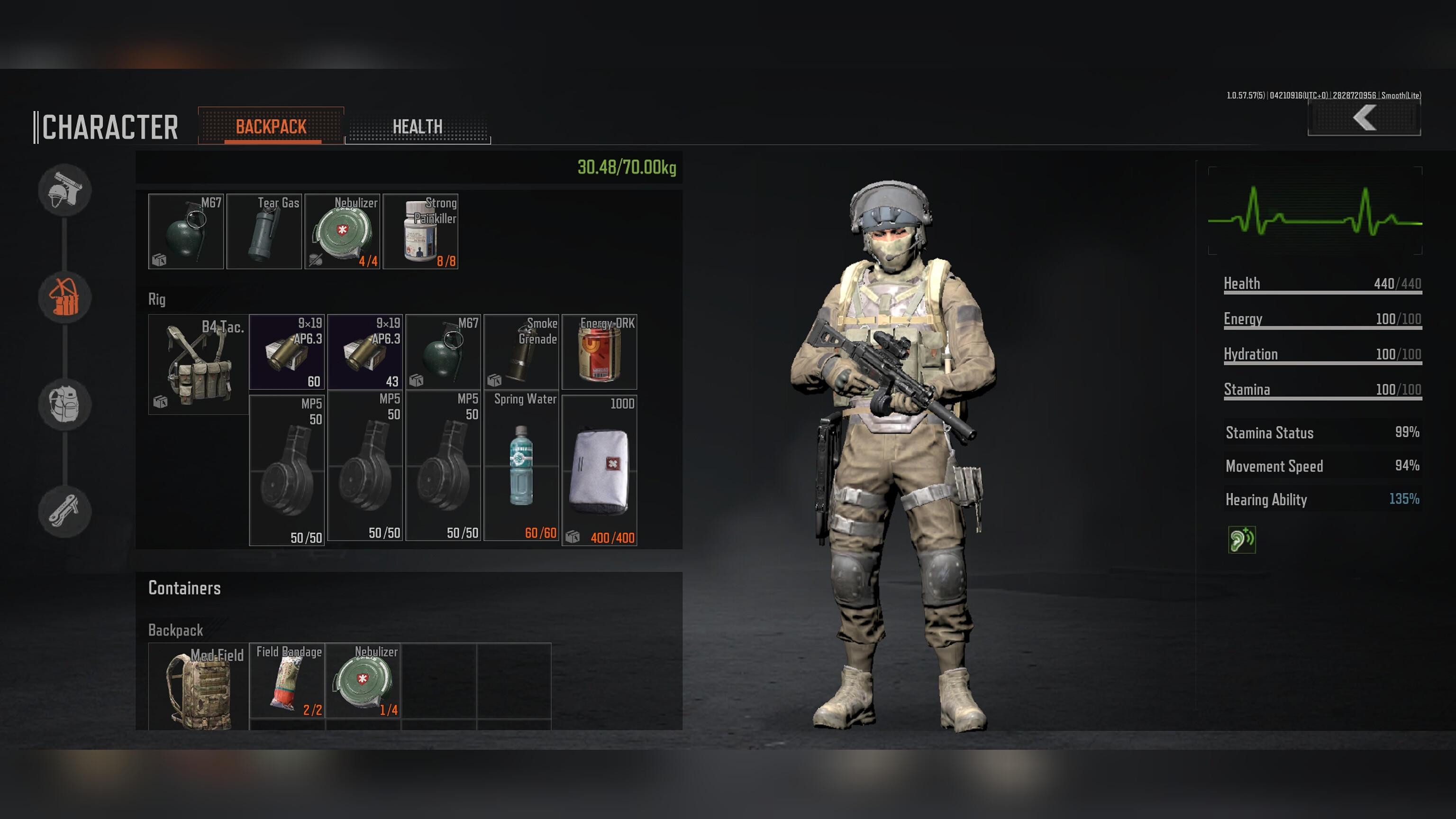Pick the Tear Gas grenade slot
The height and width of the screenshot is (819, 1456).
tap(264, 231)
